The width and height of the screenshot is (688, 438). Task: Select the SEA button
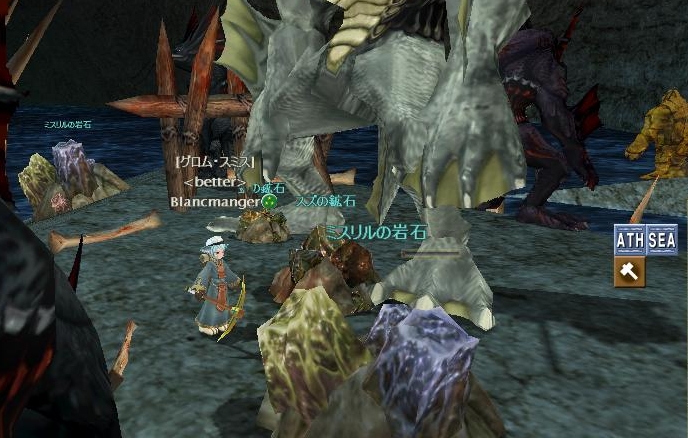point(662,241)
